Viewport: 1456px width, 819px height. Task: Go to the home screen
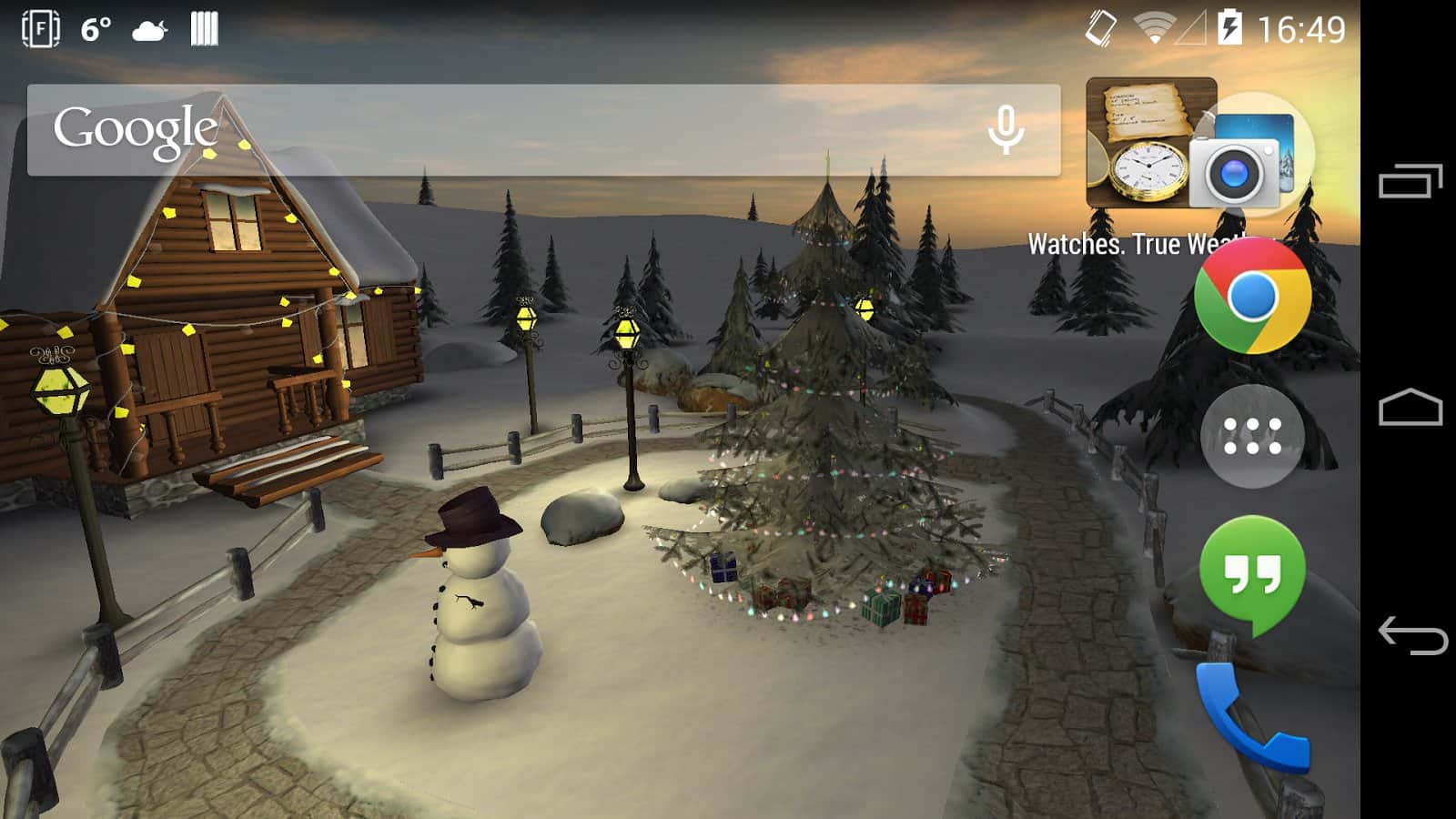(1410, 408)
